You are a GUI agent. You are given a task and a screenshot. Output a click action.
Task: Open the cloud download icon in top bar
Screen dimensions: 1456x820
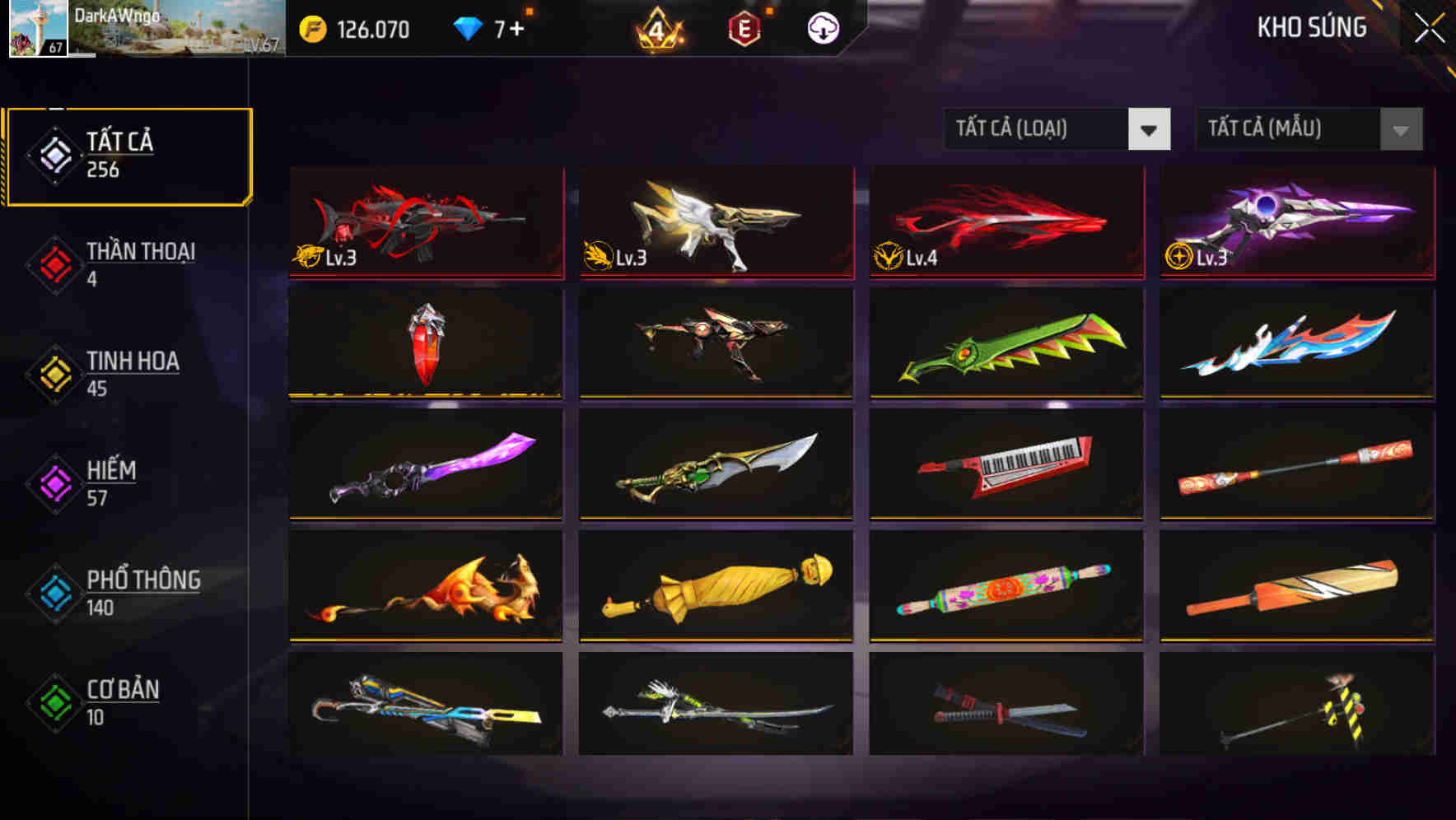(x=823, y=27)
